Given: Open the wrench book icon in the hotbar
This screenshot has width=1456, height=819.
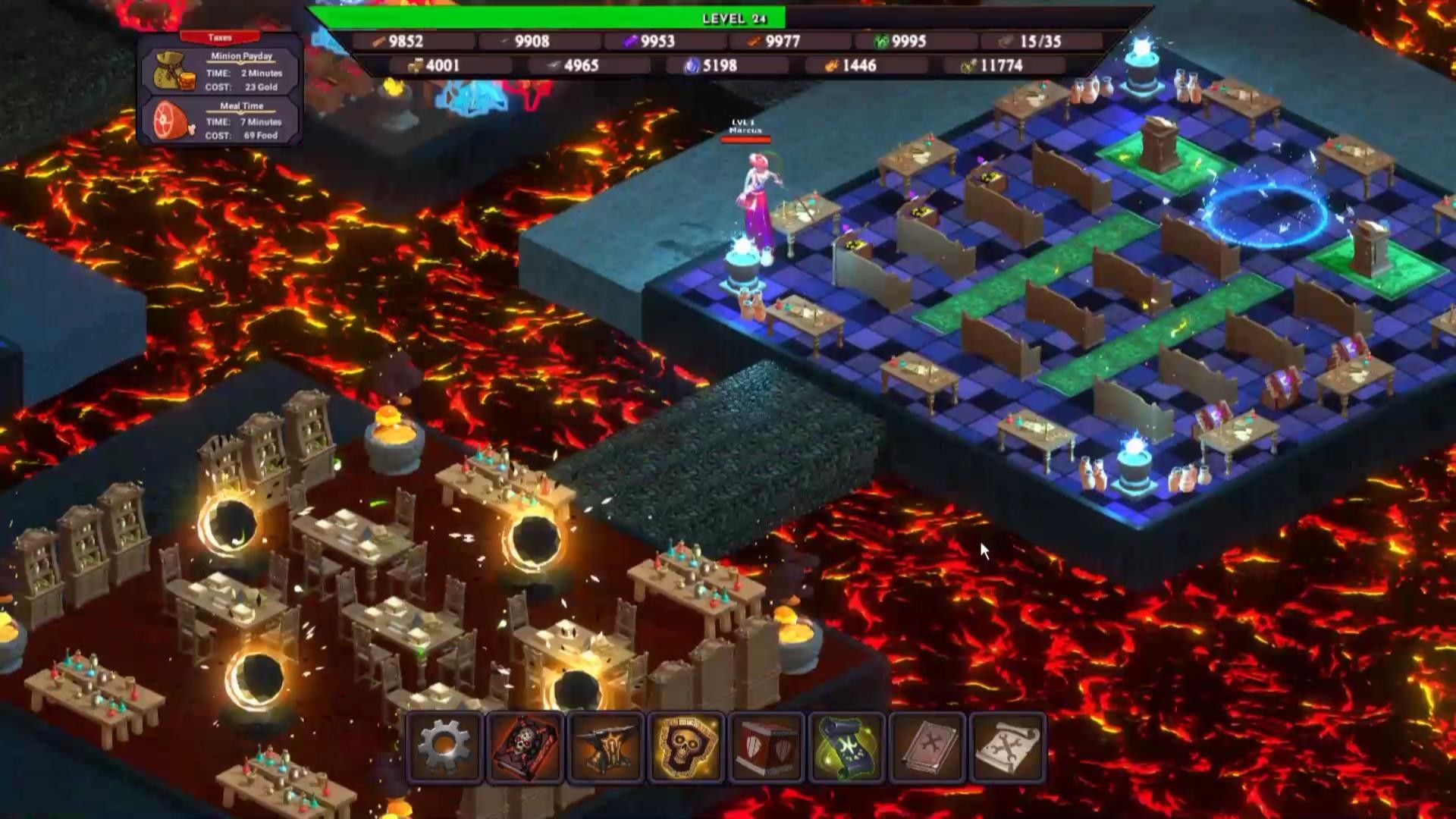Looking at the screenshot, I should pos(930,747).
